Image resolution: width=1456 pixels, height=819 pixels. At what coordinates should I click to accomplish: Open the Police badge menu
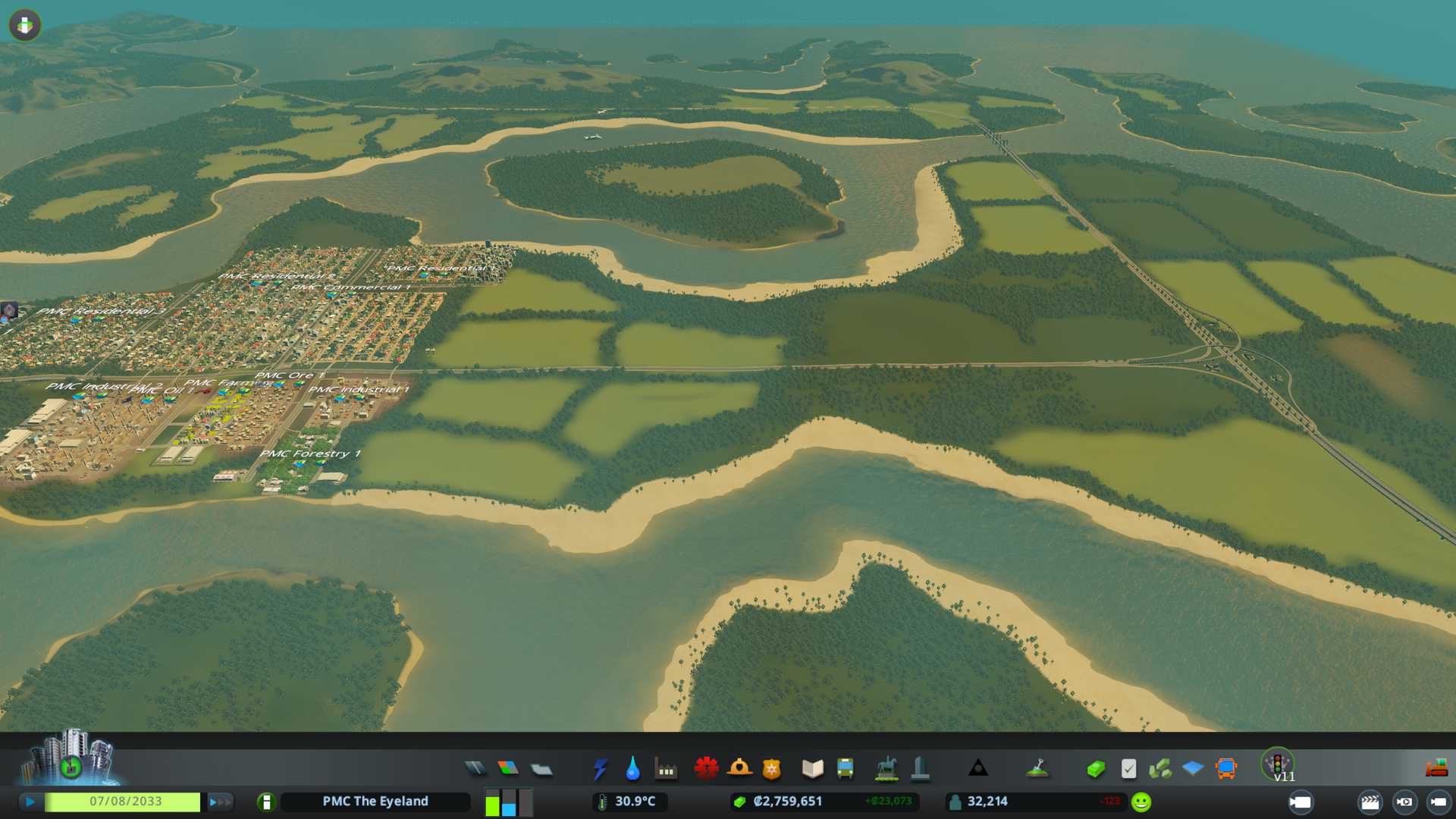(x=771, y=769)
